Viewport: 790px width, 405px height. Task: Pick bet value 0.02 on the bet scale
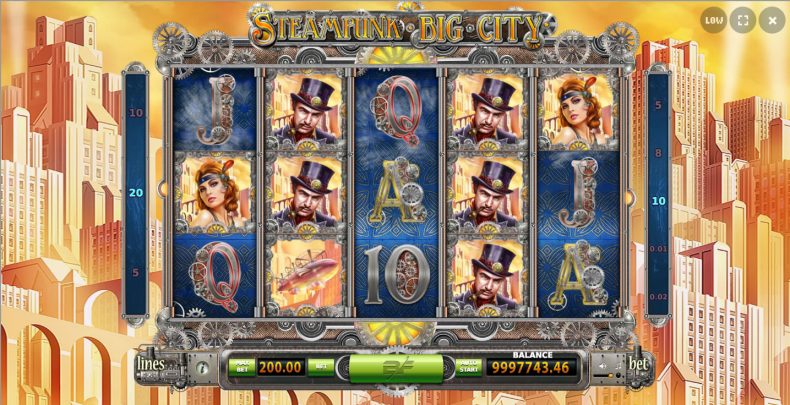(657, 297)
